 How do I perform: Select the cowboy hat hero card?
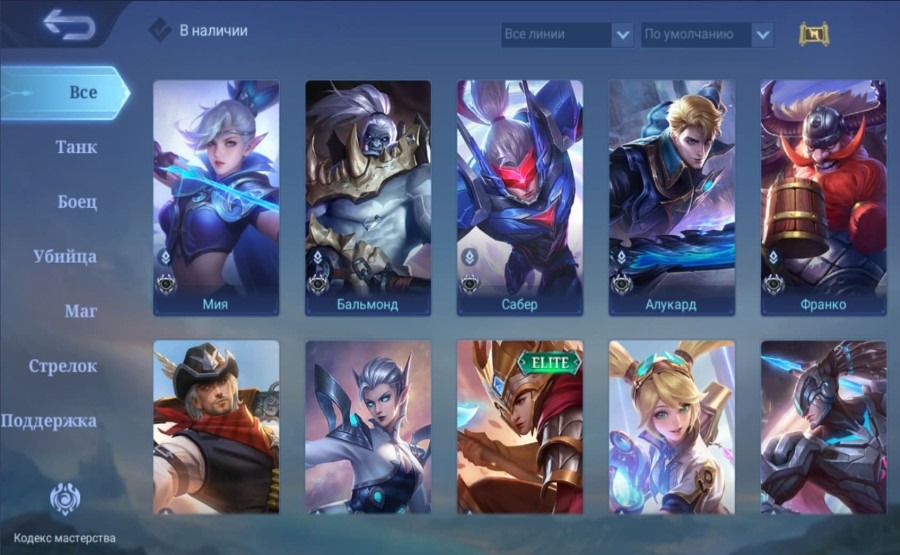[215, 428]
